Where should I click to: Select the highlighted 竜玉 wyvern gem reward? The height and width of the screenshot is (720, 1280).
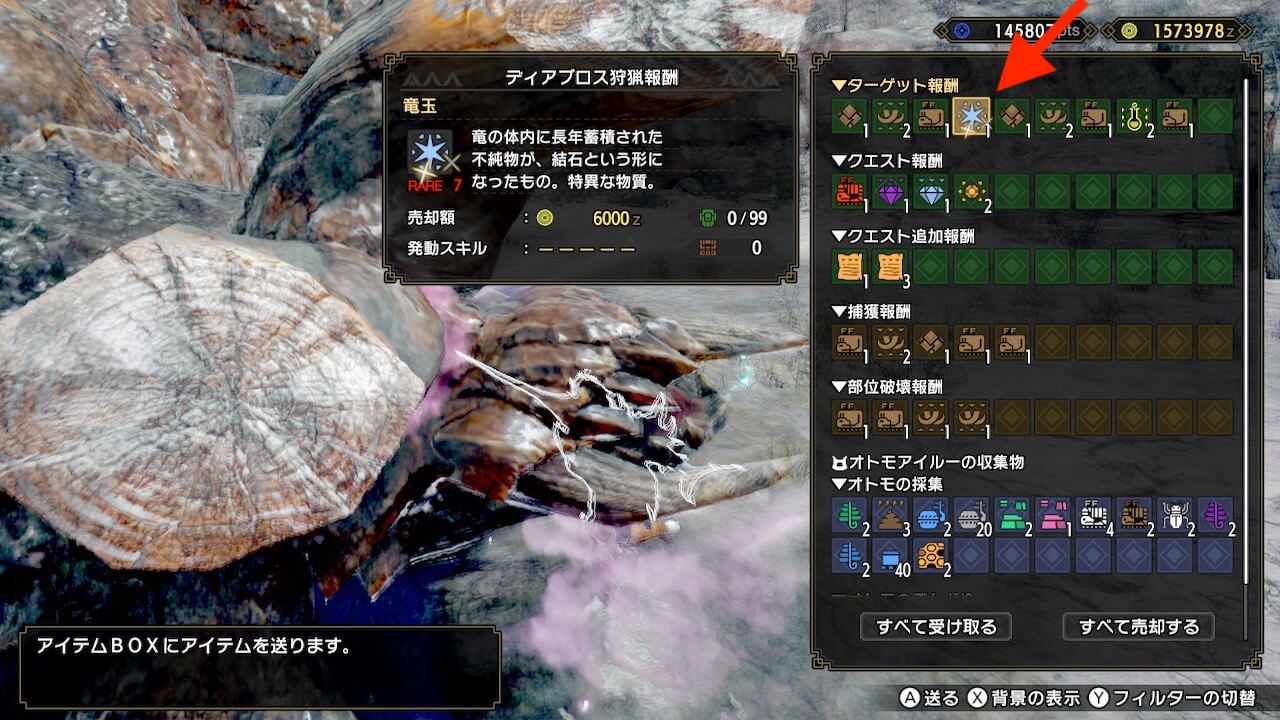(x=971, y=116)
